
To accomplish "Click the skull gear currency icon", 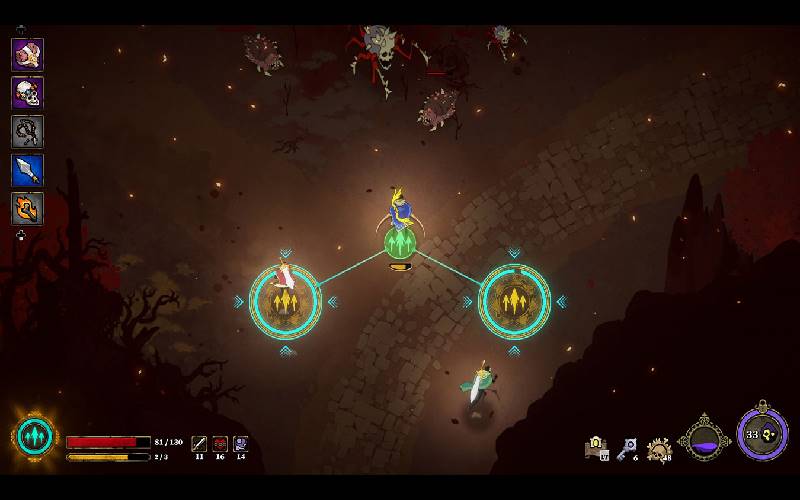I will click(x=659, y=450).
